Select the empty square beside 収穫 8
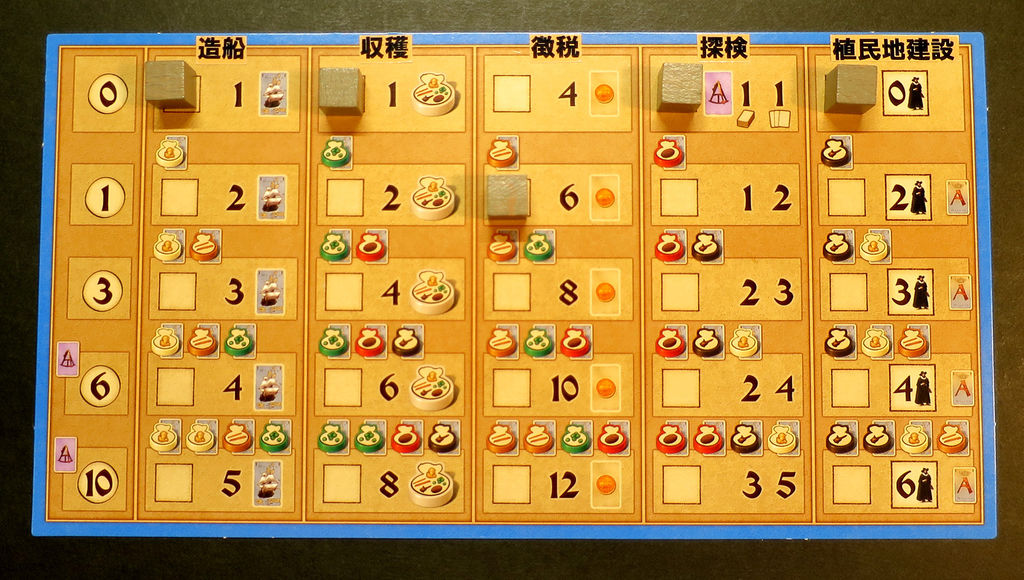 pyautogui.click(x=342, y=483)
